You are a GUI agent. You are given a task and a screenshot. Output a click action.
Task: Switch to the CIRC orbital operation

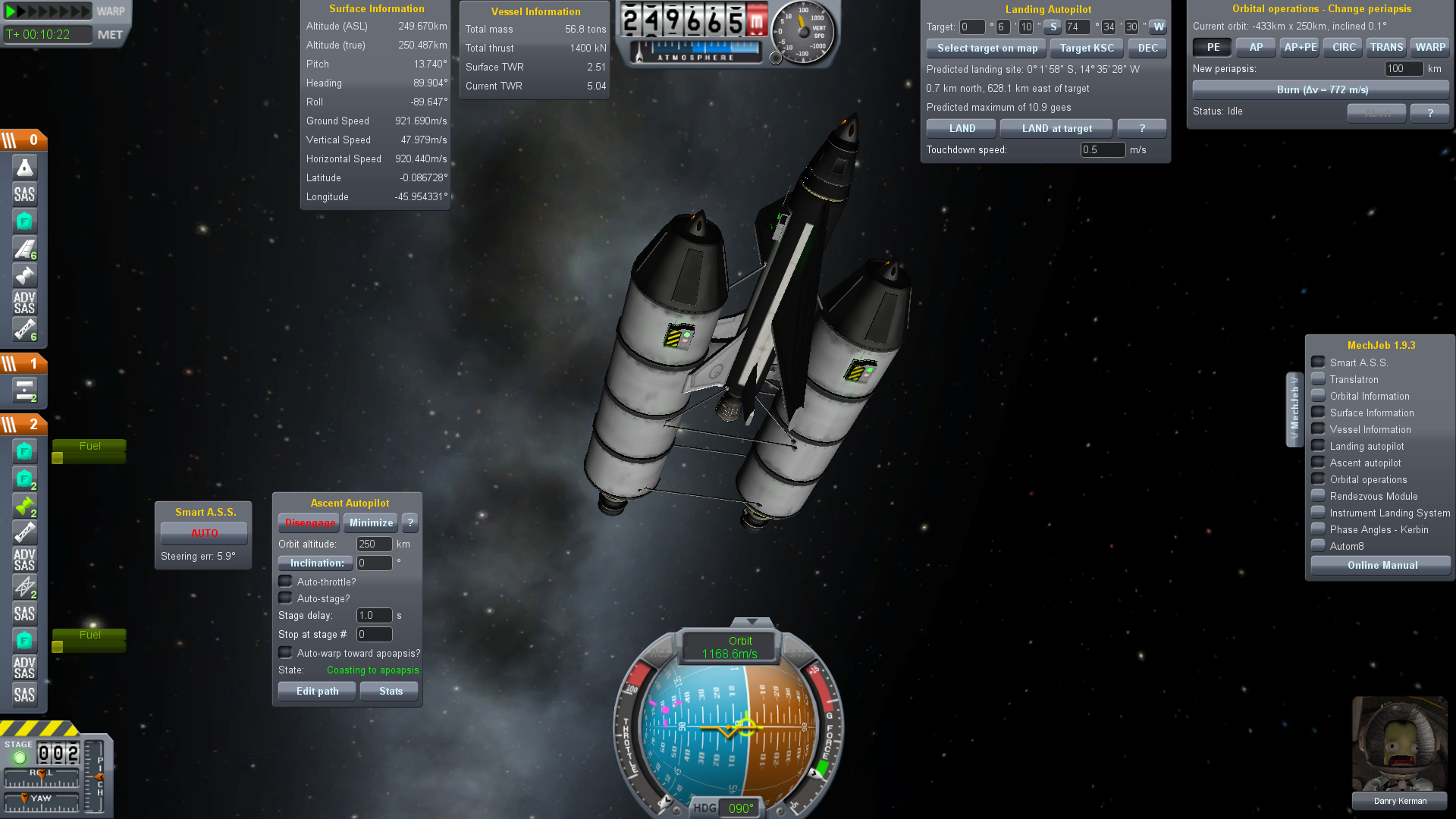click(1344, 47)
